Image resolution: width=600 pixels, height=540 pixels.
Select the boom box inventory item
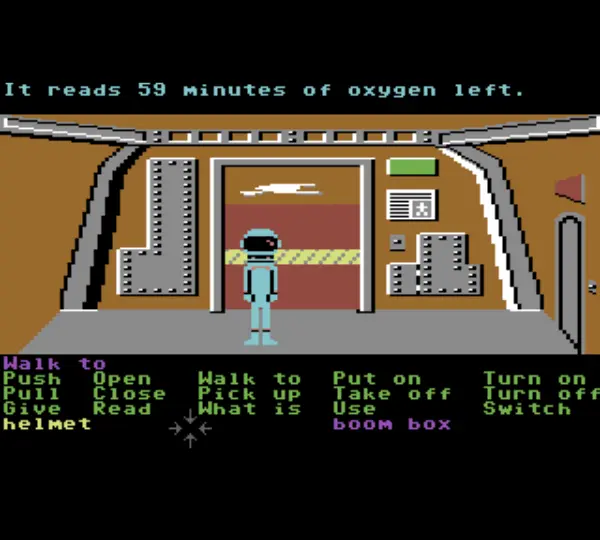(392, 424)
